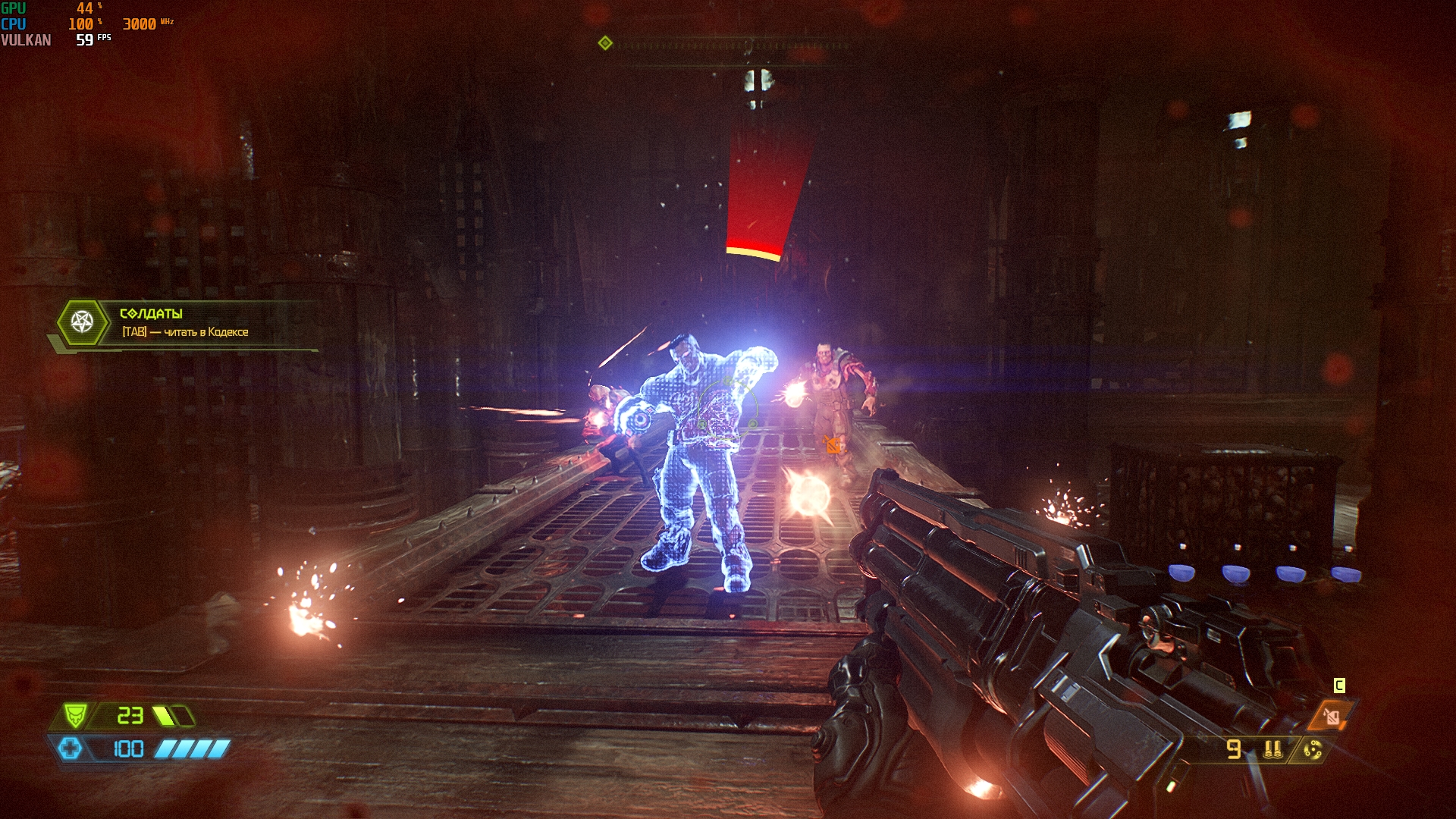Viewport: 1456px width, 819px height.
Task: Click the pentagram codex entry icon
Action: coord(82,322)
